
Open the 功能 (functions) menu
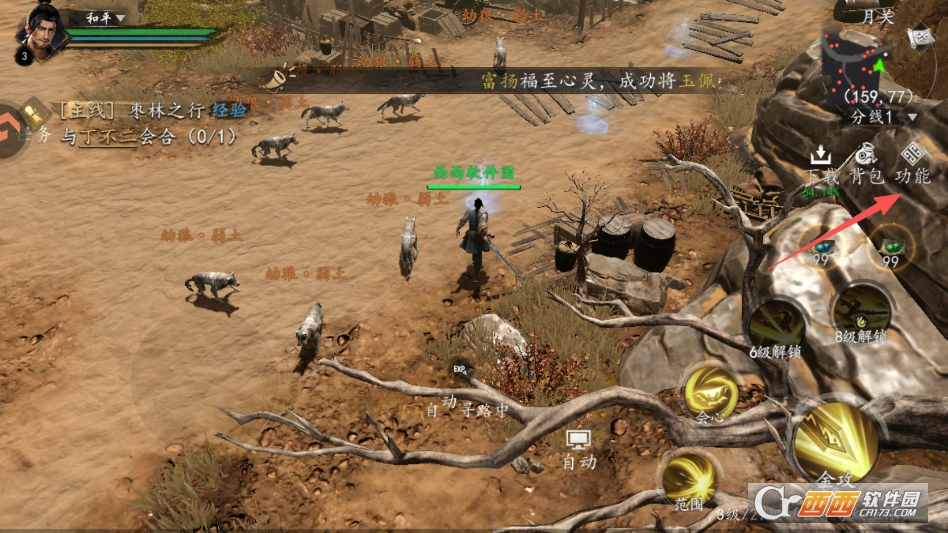[x=911, y=164]
